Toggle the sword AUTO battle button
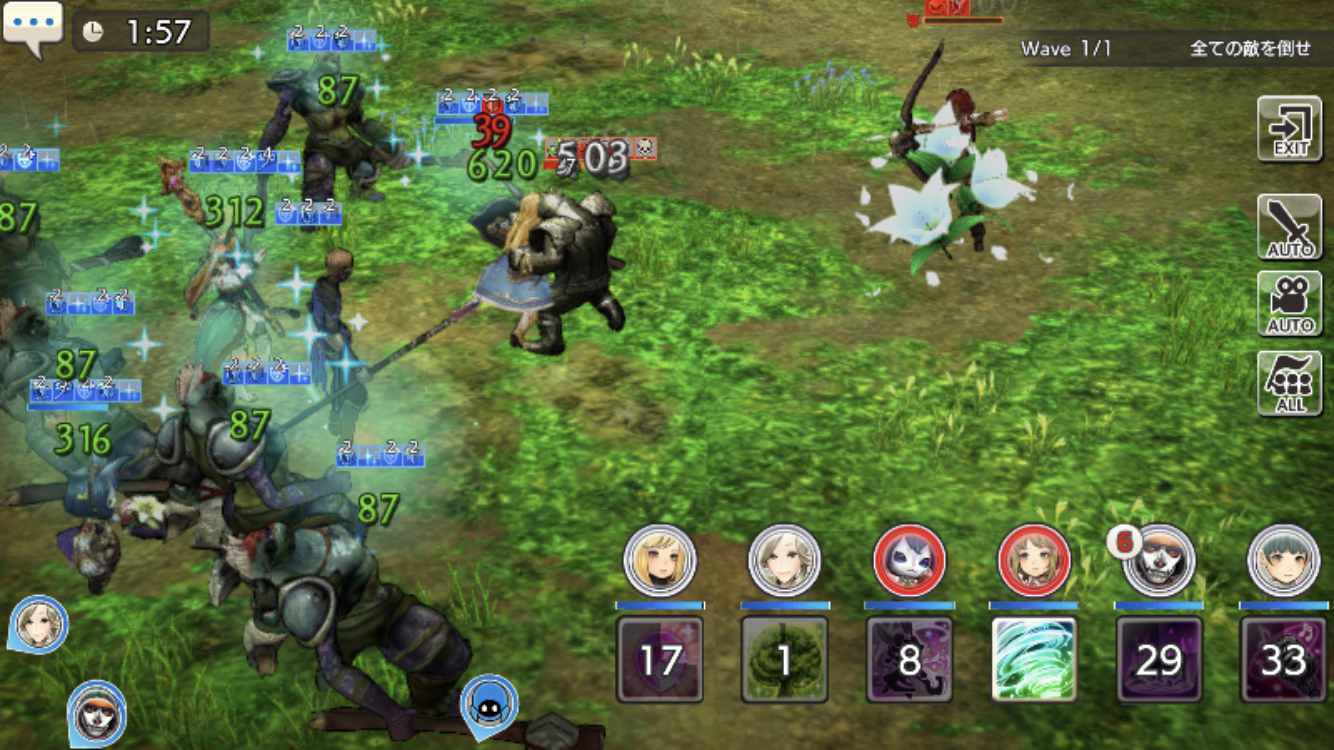This screenshot has height=750, width=1334. 1289,227
